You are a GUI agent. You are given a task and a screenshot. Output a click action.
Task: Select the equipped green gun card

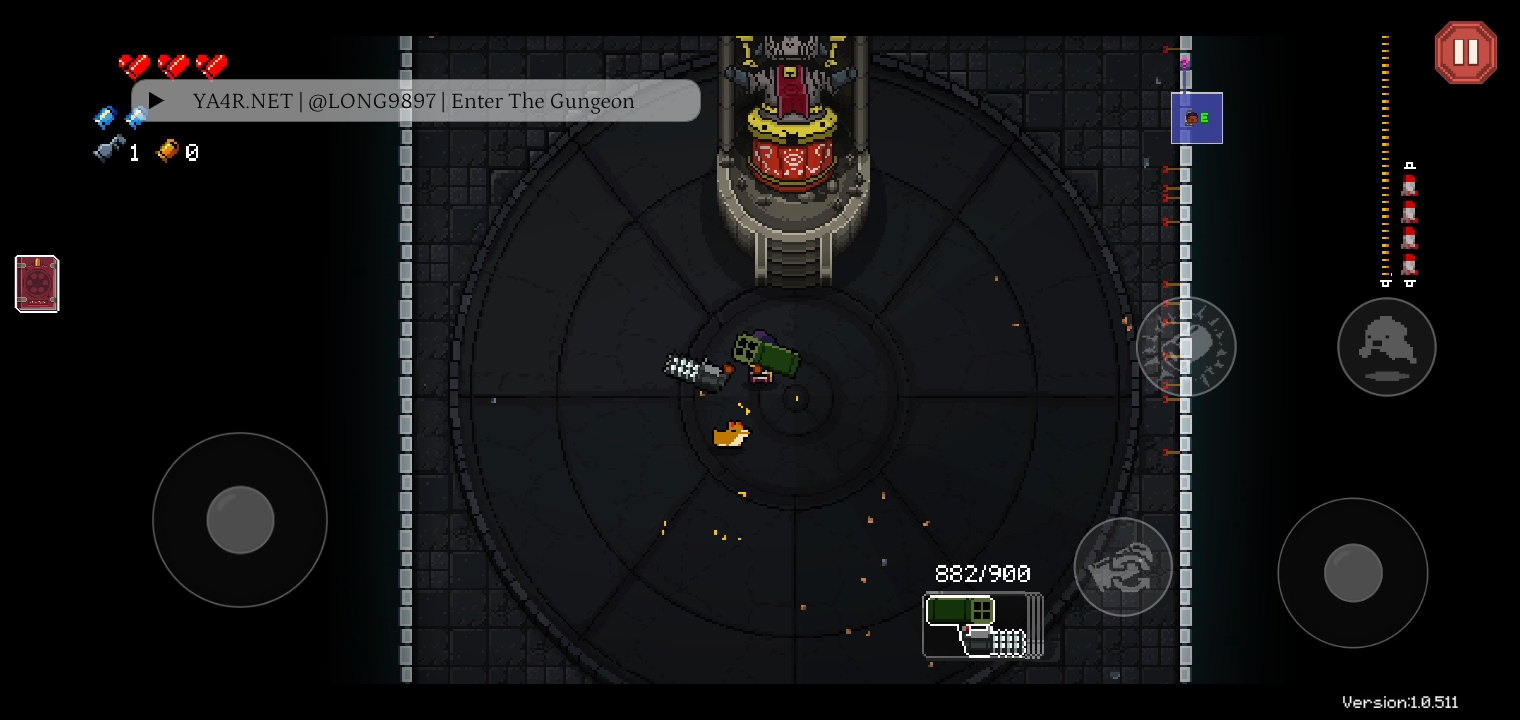pyautogui.click(x=981, y=625)
